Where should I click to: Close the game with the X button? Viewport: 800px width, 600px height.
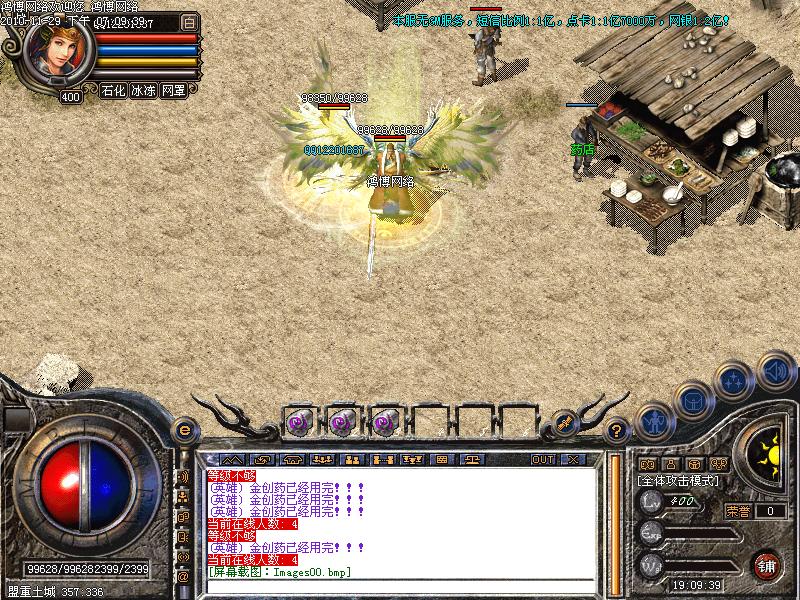[x=573, y=459]
